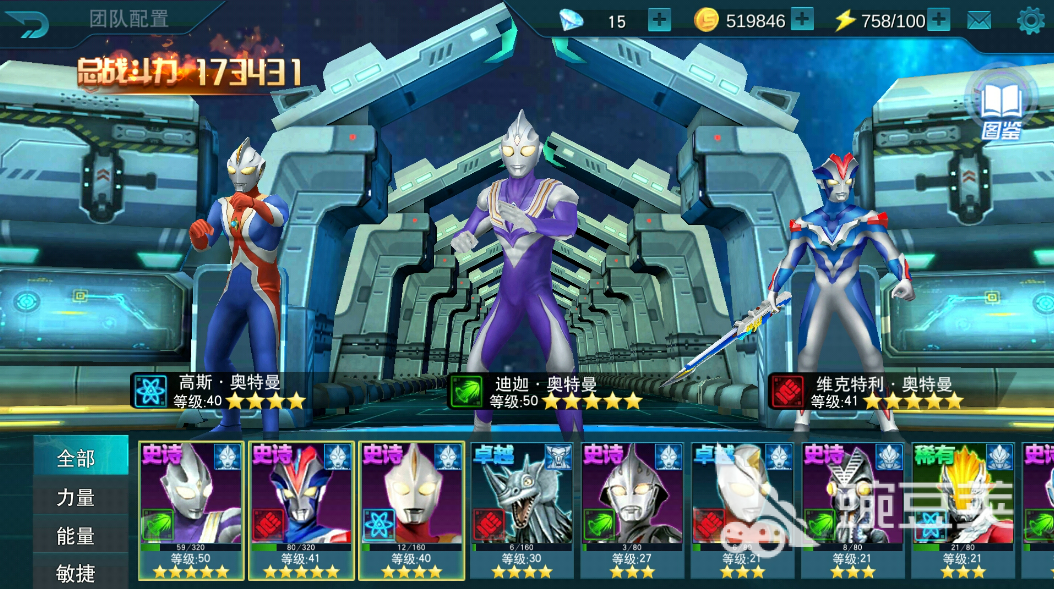Choose the level 41 Victory hero card
The width and height of the screenshot is (1054, 589).
pyautogui.click(x=301, y=510)
